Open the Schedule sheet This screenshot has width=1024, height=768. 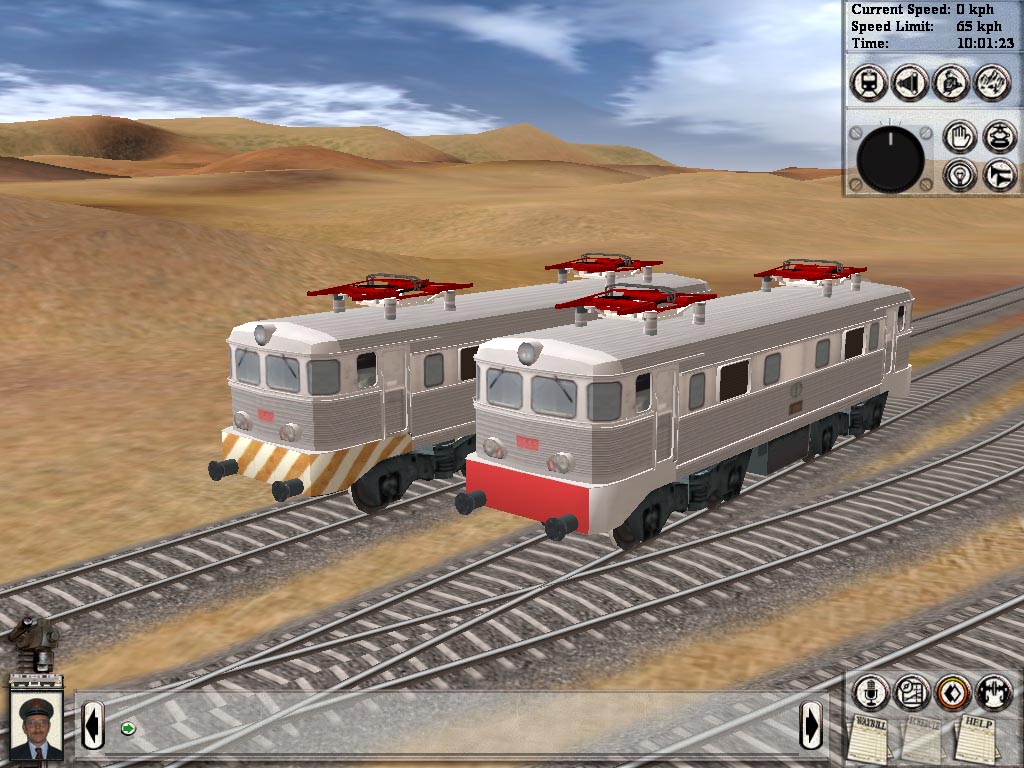[923, 740]
